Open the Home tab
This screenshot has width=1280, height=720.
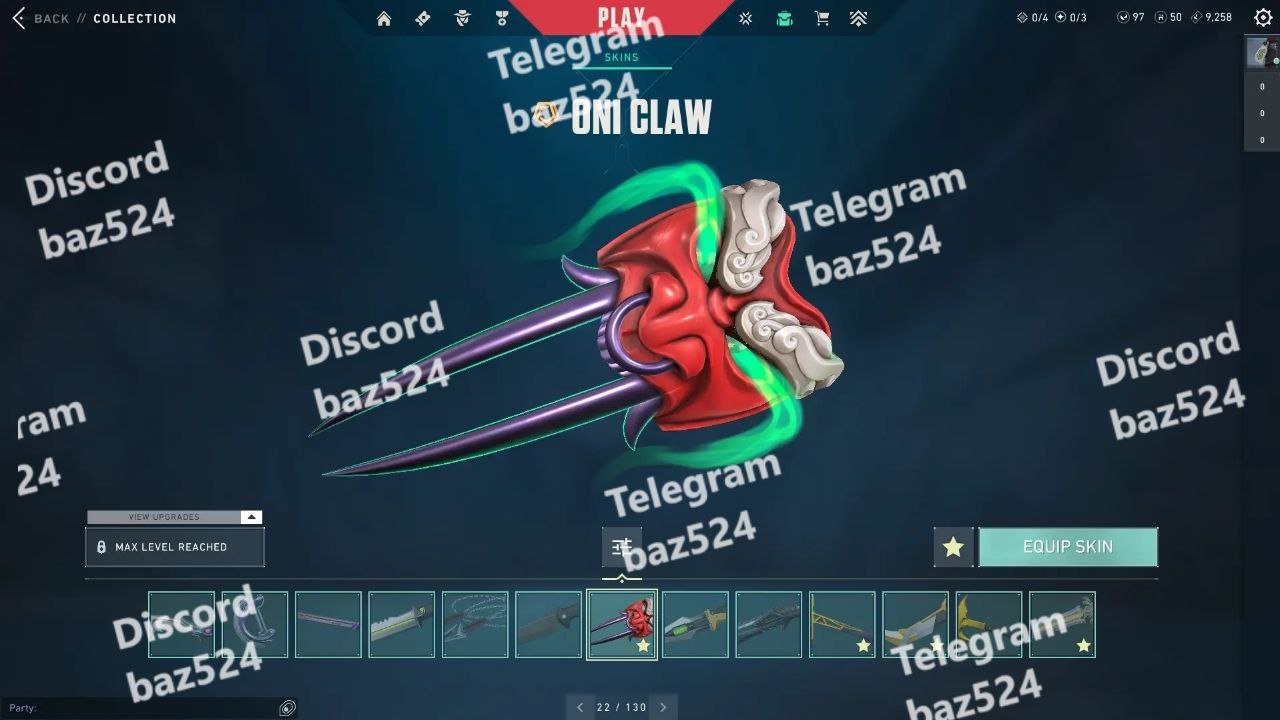(x=384, y=18)
